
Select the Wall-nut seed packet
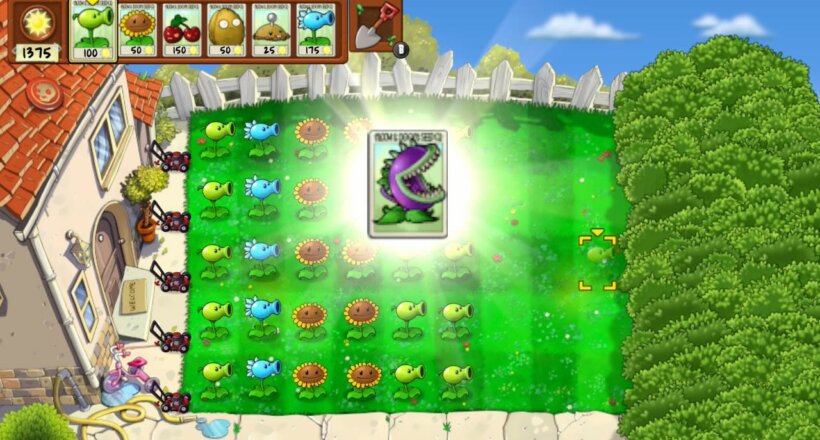coord(226,30)
